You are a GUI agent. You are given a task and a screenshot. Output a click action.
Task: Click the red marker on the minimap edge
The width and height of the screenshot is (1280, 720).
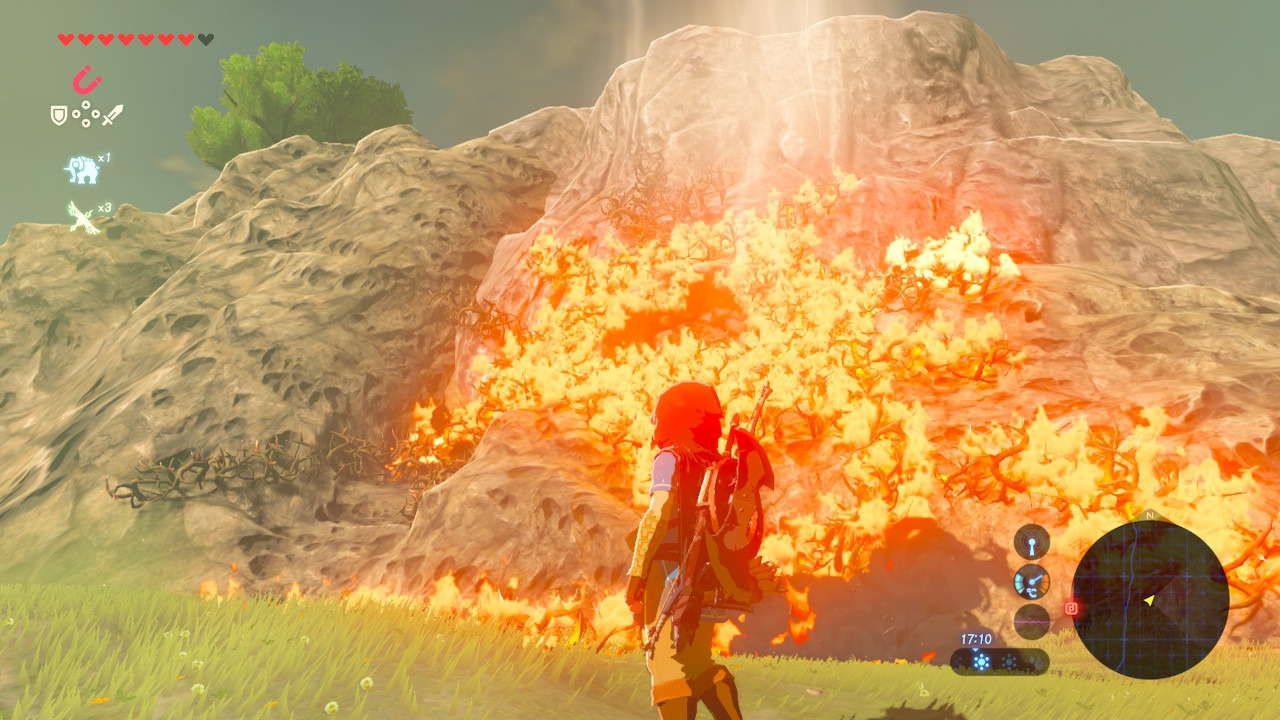click(1071, 607)
